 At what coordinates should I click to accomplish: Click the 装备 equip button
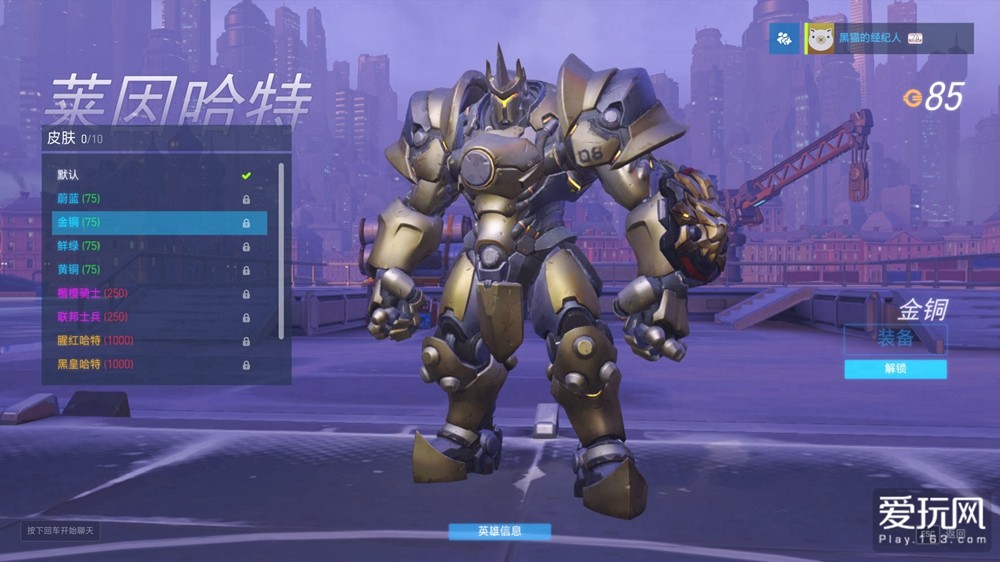[895, 338]
